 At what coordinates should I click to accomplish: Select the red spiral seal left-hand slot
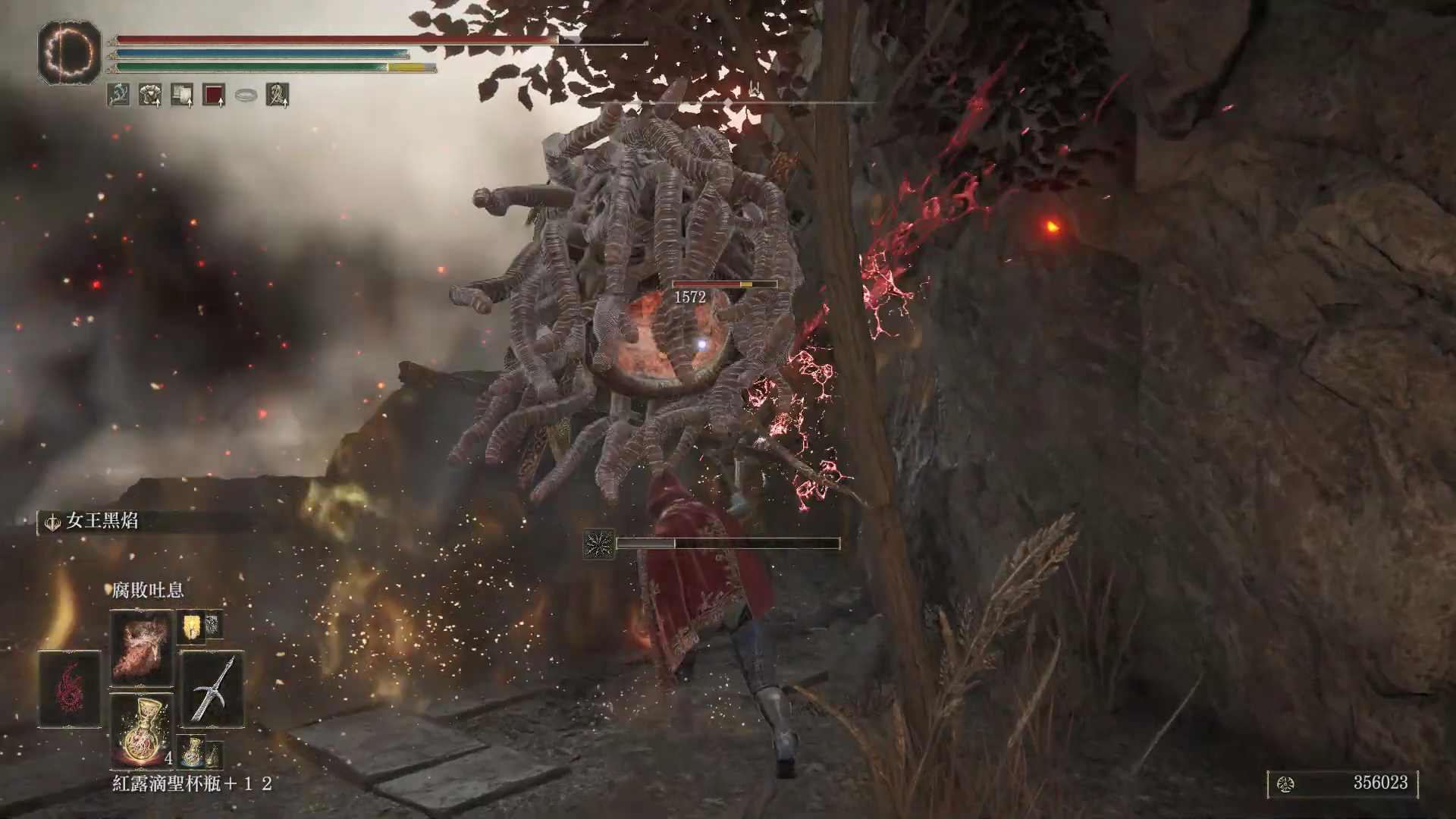[71, 689]
